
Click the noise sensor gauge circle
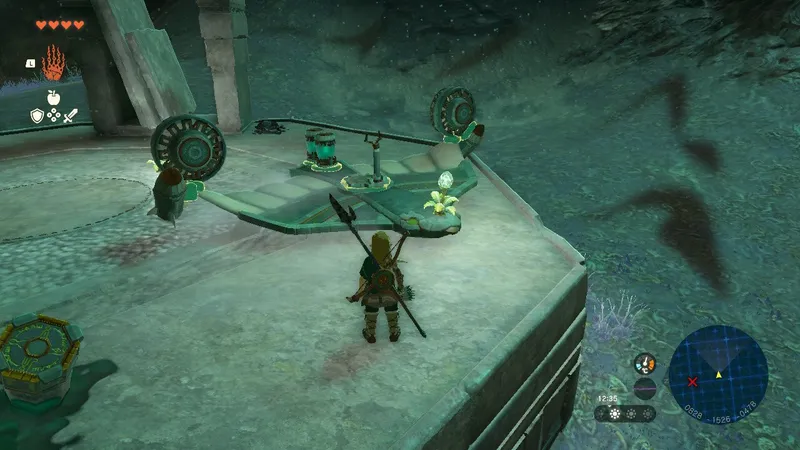click(x=645, y=388)
